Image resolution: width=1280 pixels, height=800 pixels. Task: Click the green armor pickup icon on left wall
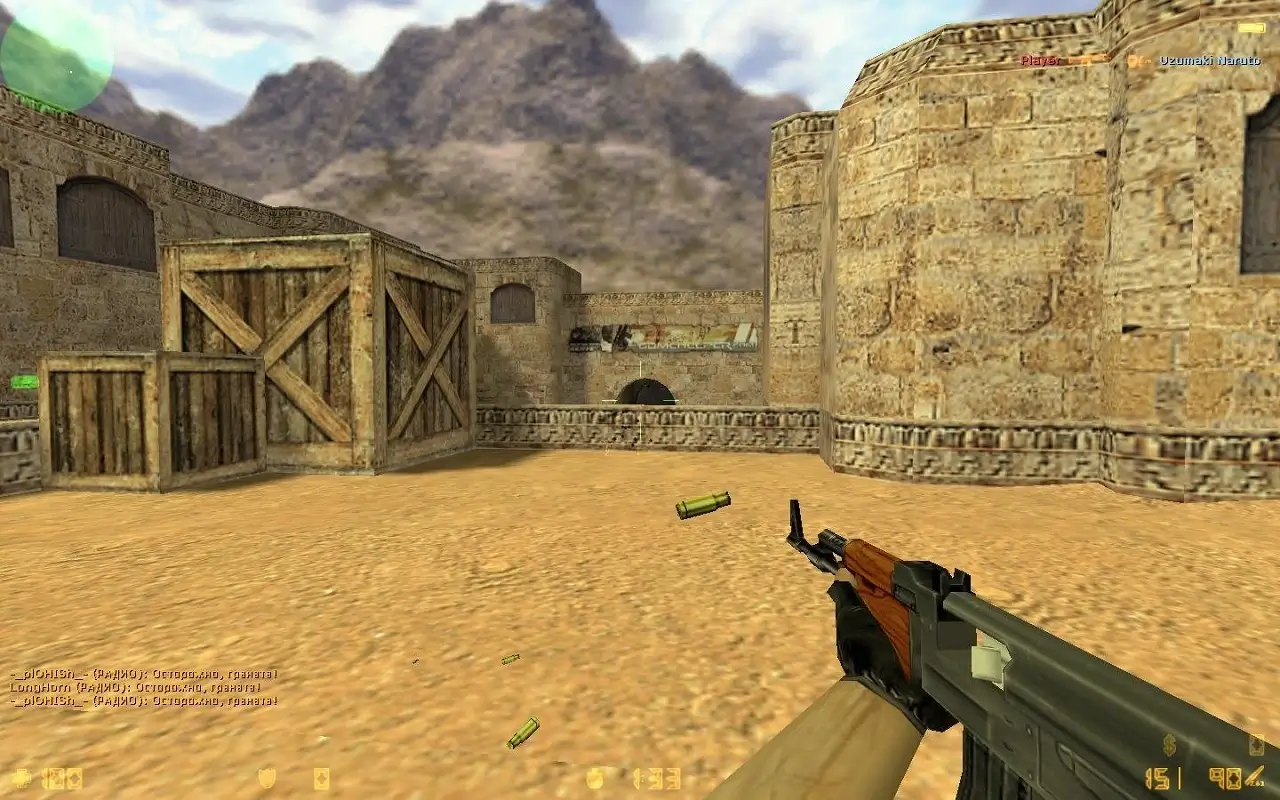click(x=25, y=381)
